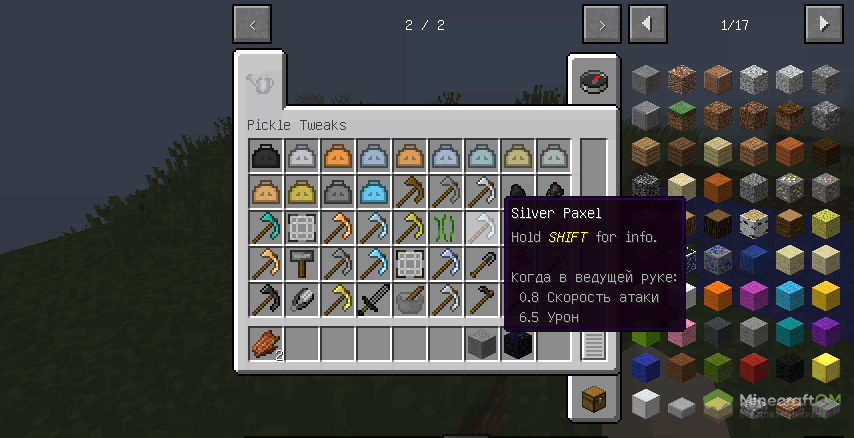Pick the mortar and pestle bowl
The image size is (854, 438).
(410, 300)
